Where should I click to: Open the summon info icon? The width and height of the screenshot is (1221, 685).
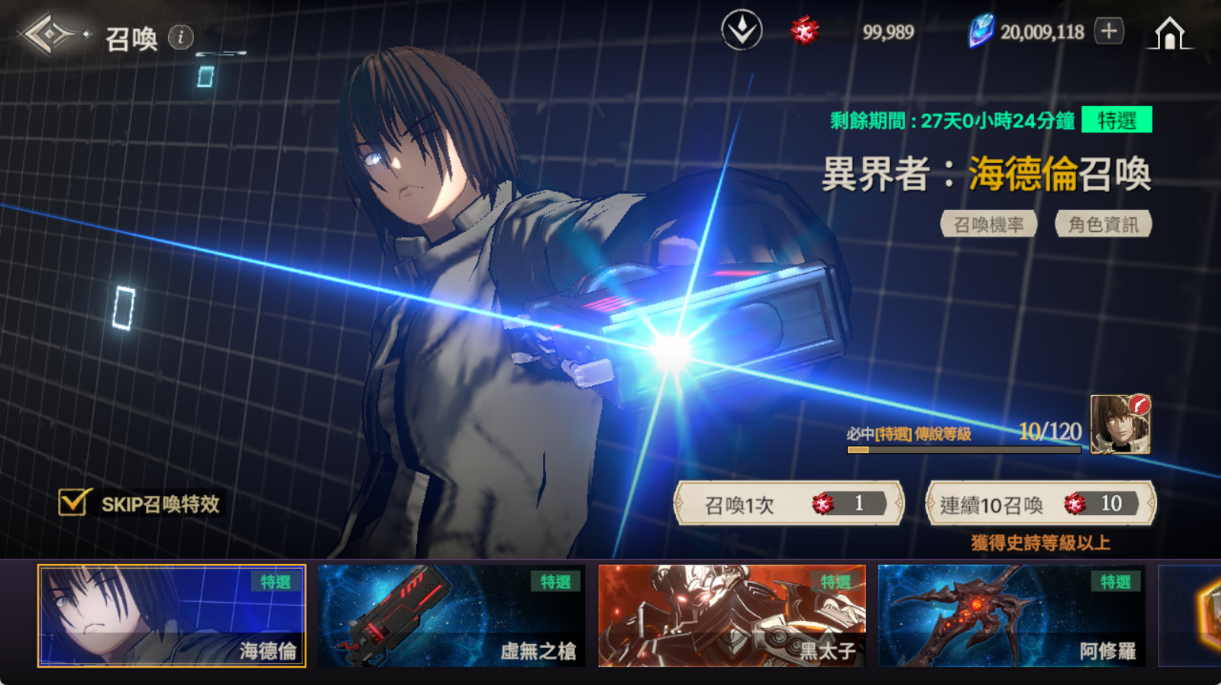coord(180,38)
